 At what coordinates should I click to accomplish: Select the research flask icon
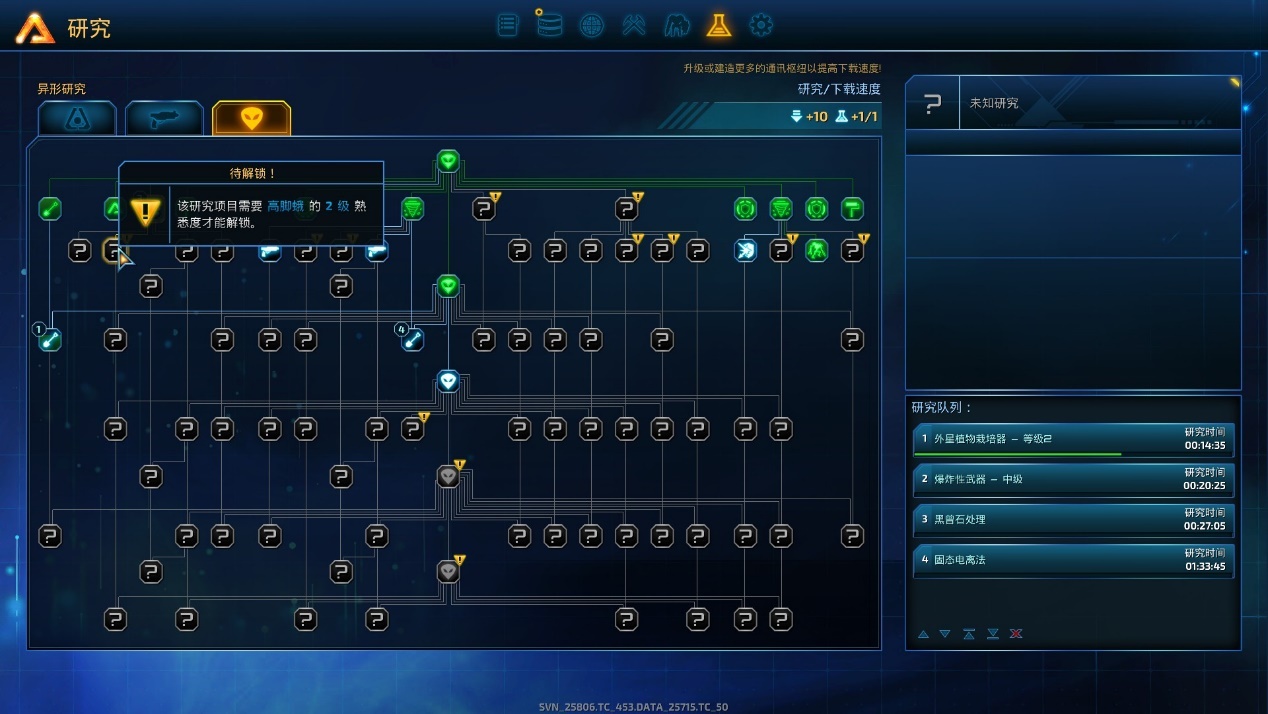(718, 25)
